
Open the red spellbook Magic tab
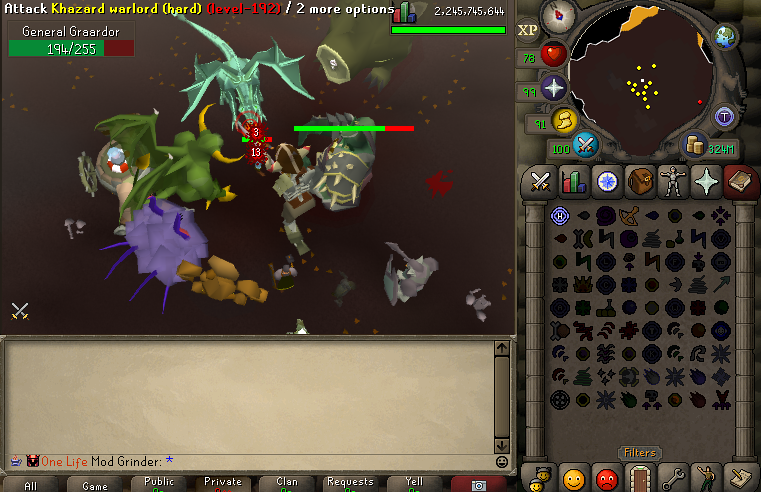[x=738, y=181]
